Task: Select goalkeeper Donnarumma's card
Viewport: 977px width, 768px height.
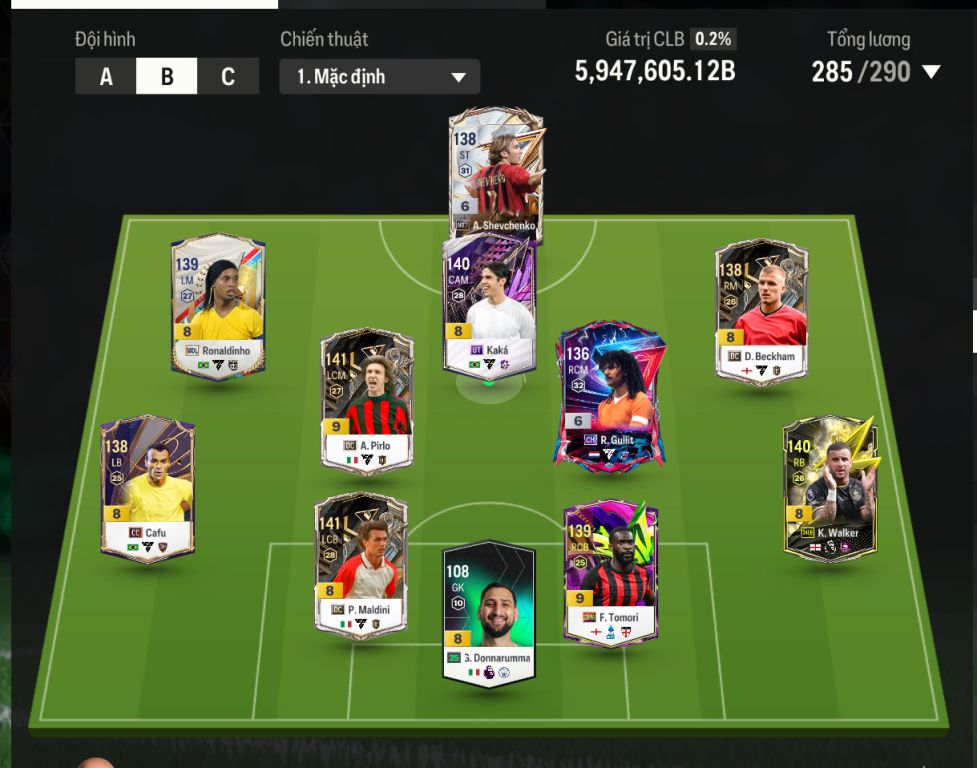Action: [x=489, y=612]
